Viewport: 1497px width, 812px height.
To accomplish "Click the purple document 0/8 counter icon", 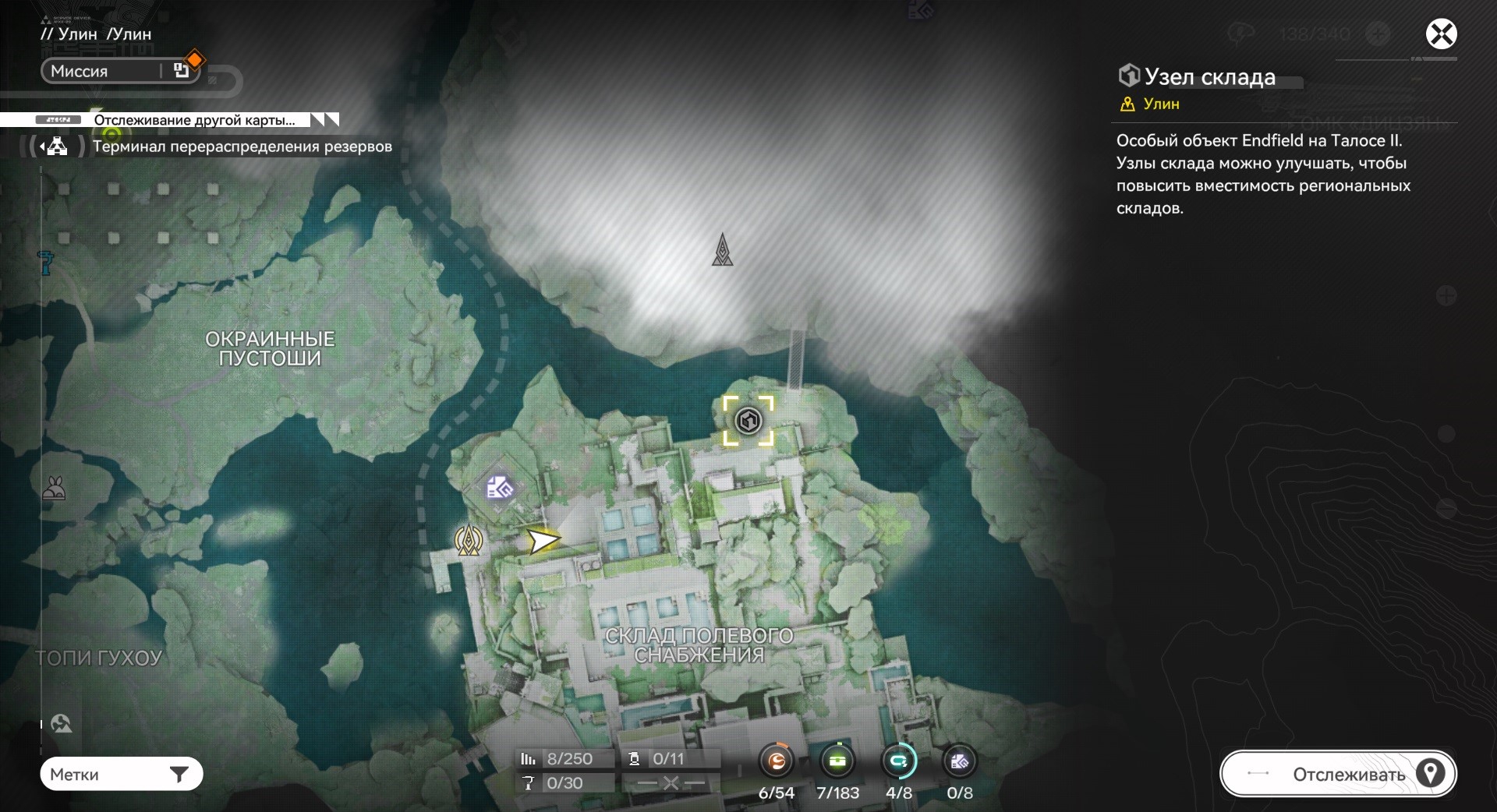I will coord(959,762).
